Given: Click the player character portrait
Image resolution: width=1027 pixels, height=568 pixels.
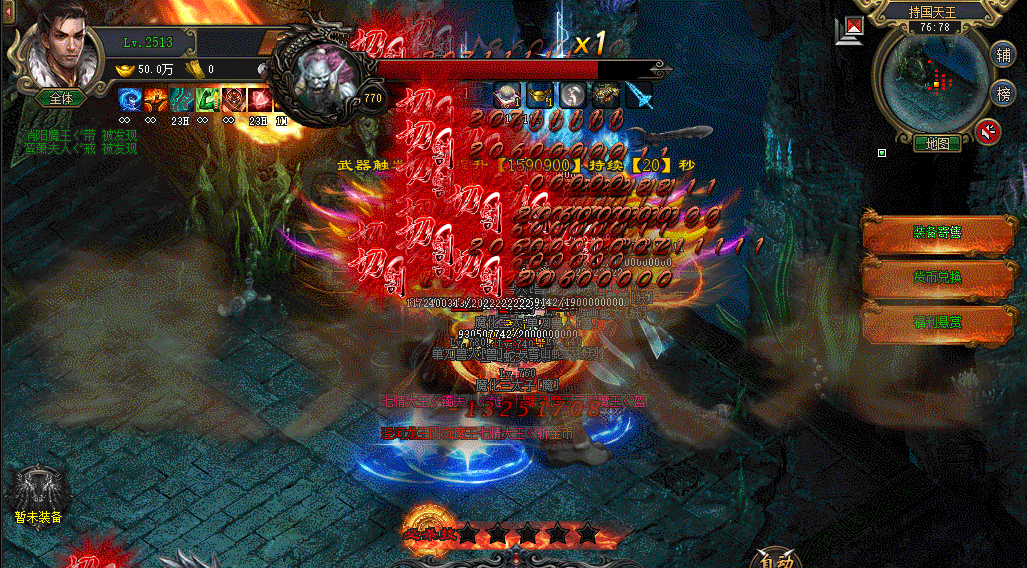Looking at the screenshot, I should click(57, 51).
